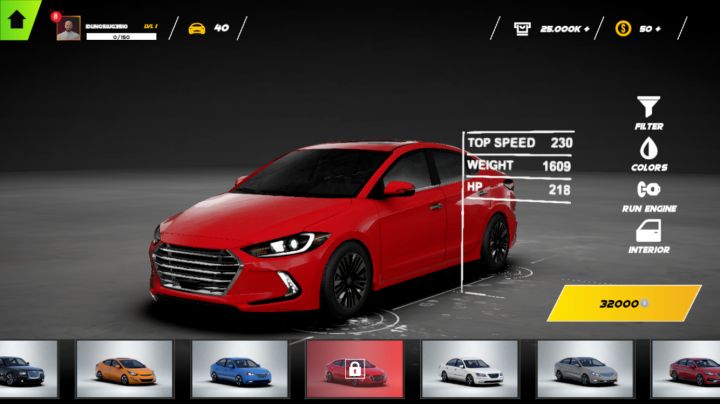Select the blue car thumbnail
Screen dimensions: 720x404
point(240,369)
